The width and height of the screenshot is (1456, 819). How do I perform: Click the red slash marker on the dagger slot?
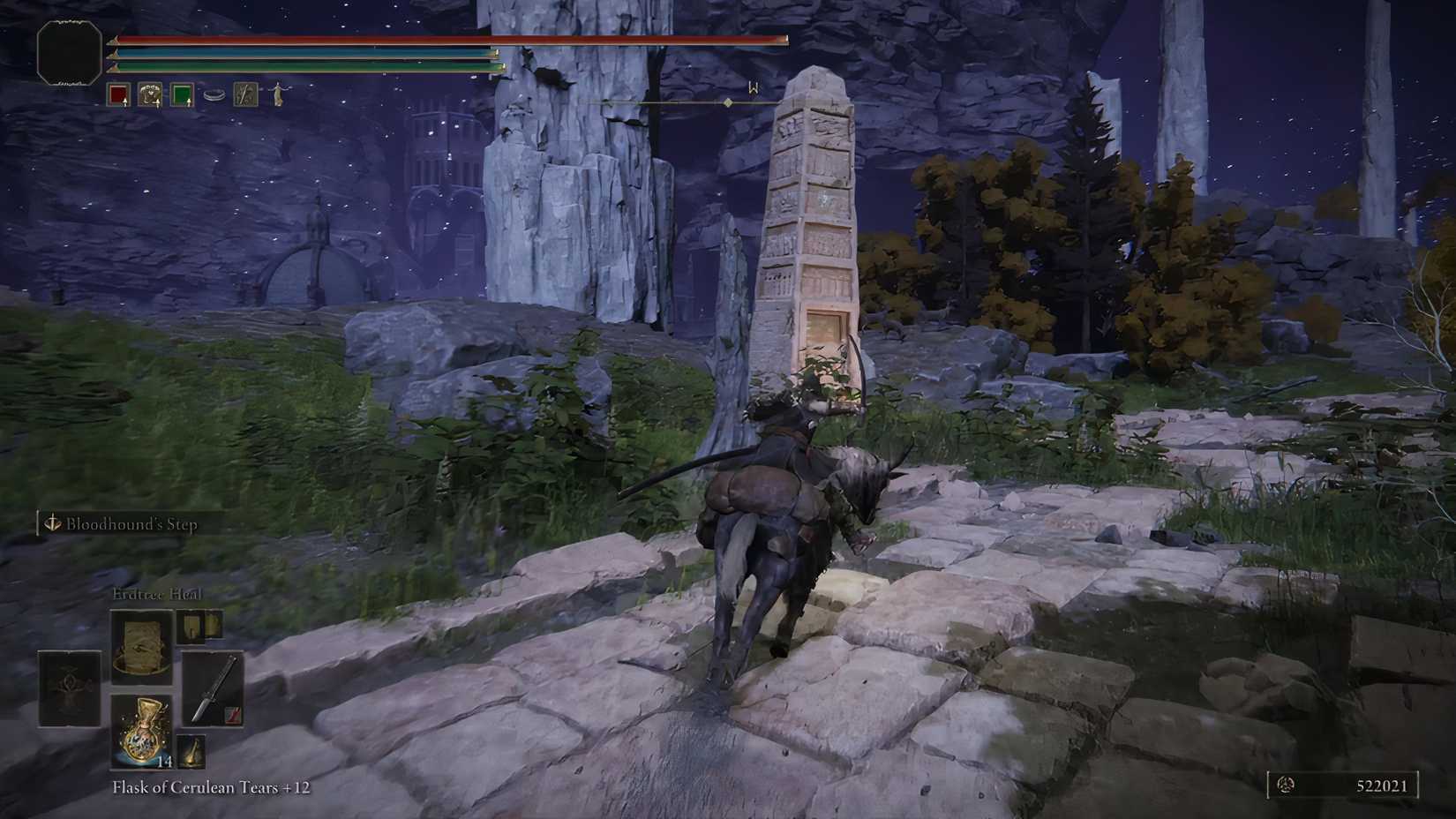tap(232, 716)
